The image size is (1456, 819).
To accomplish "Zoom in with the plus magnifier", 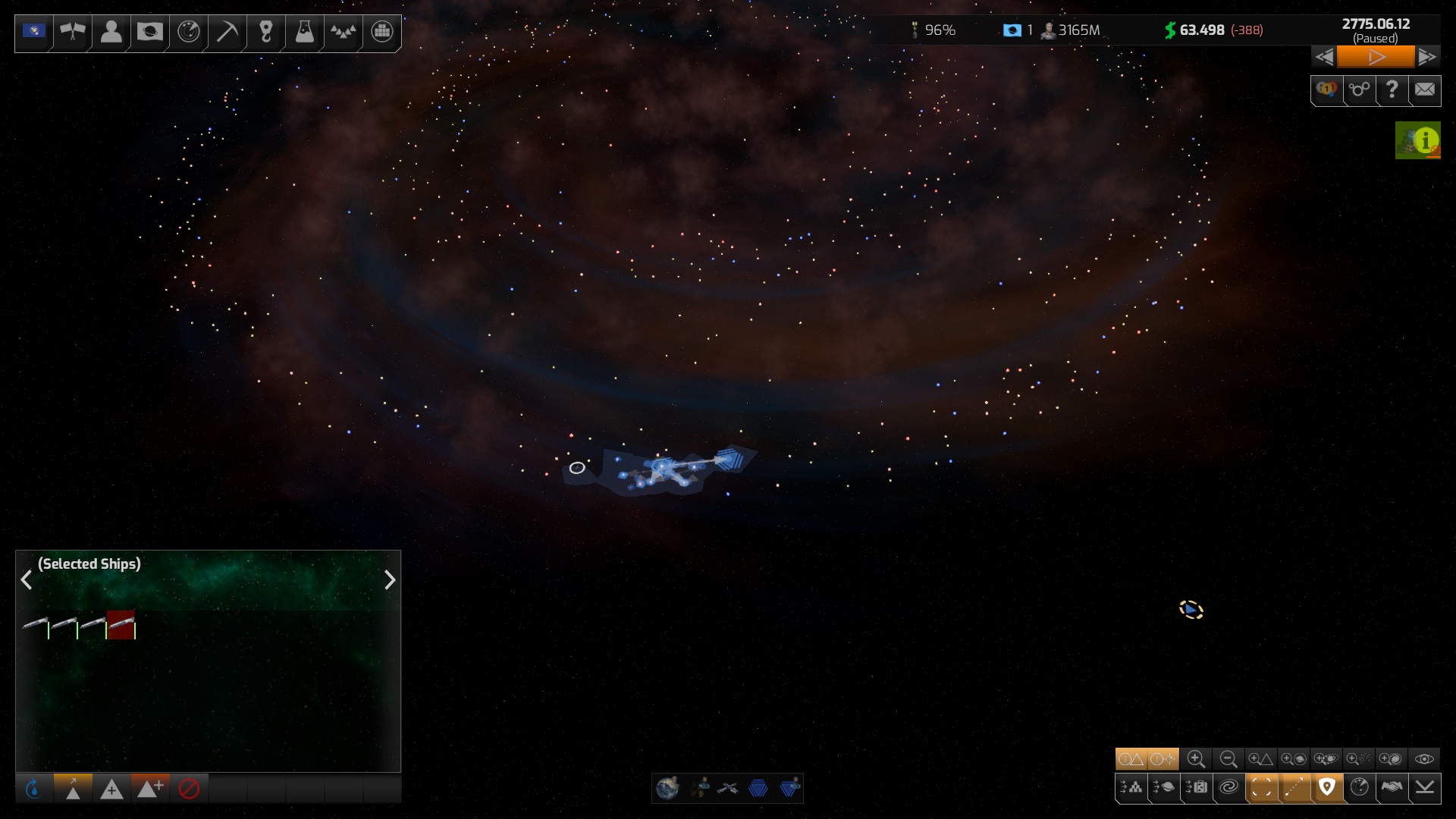I will [x=1196, y=759].
